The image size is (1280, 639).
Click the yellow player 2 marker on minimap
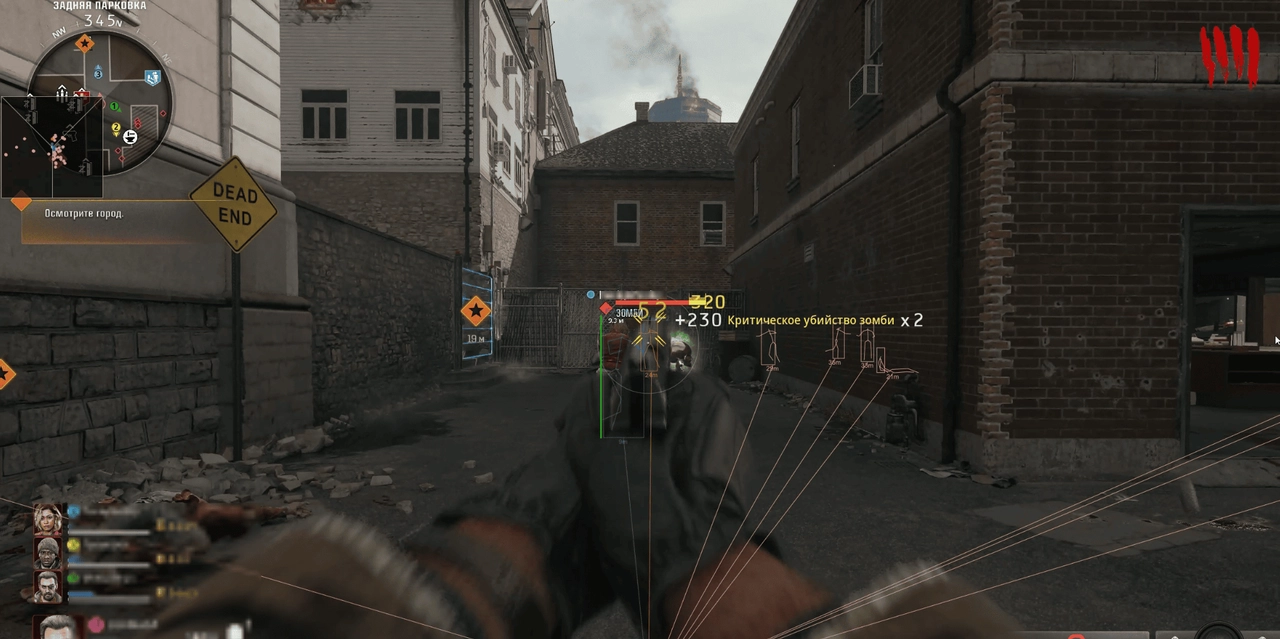(x=116, y=127)
